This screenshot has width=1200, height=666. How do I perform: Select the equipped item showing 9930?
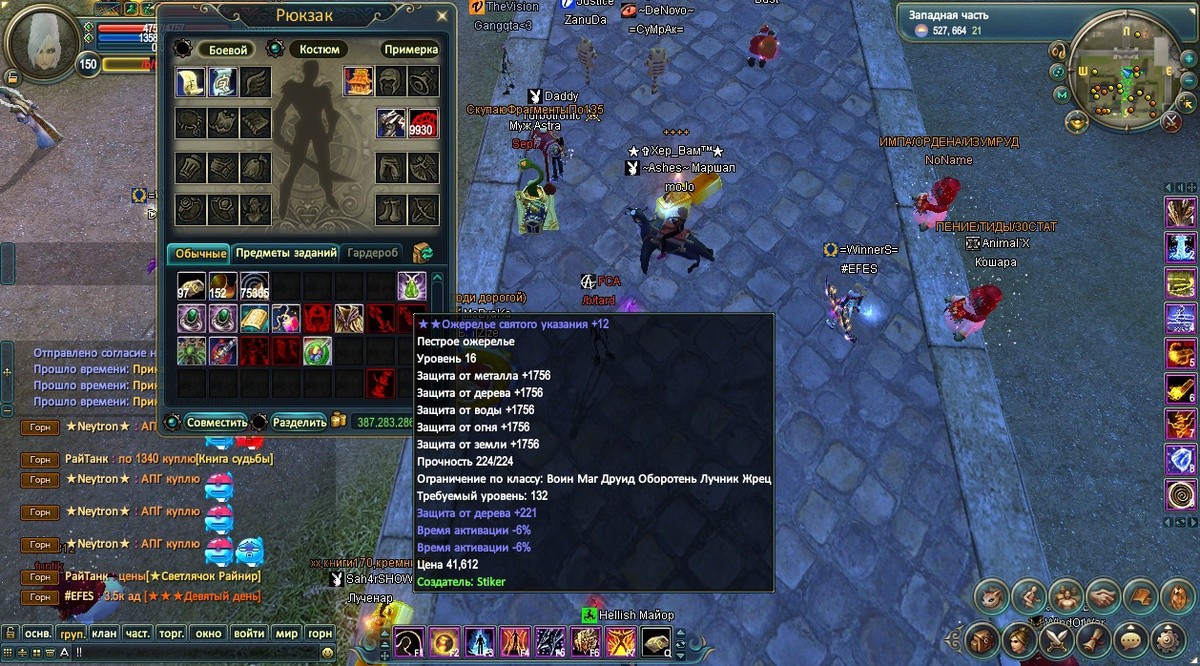(424, 123)
